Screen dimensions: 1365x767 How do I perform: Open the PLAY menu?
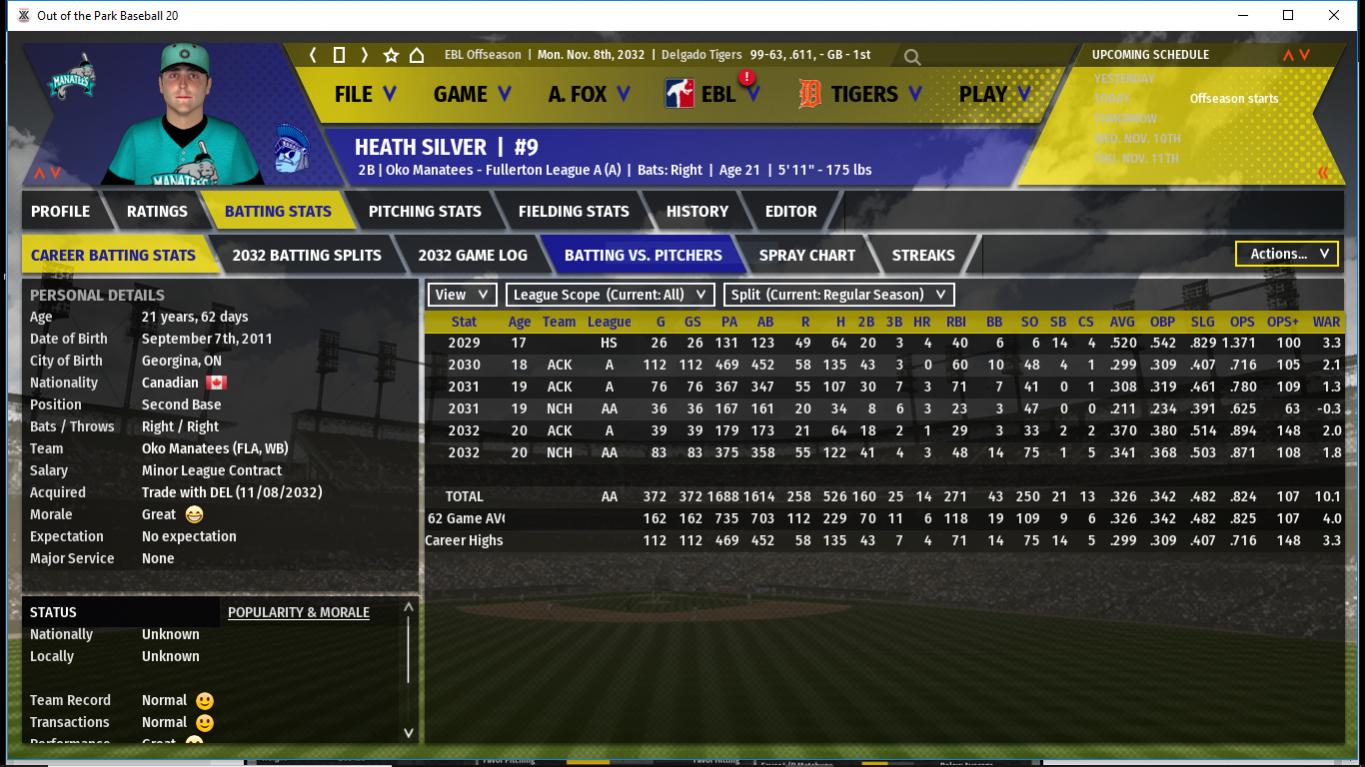pos(994,94)
